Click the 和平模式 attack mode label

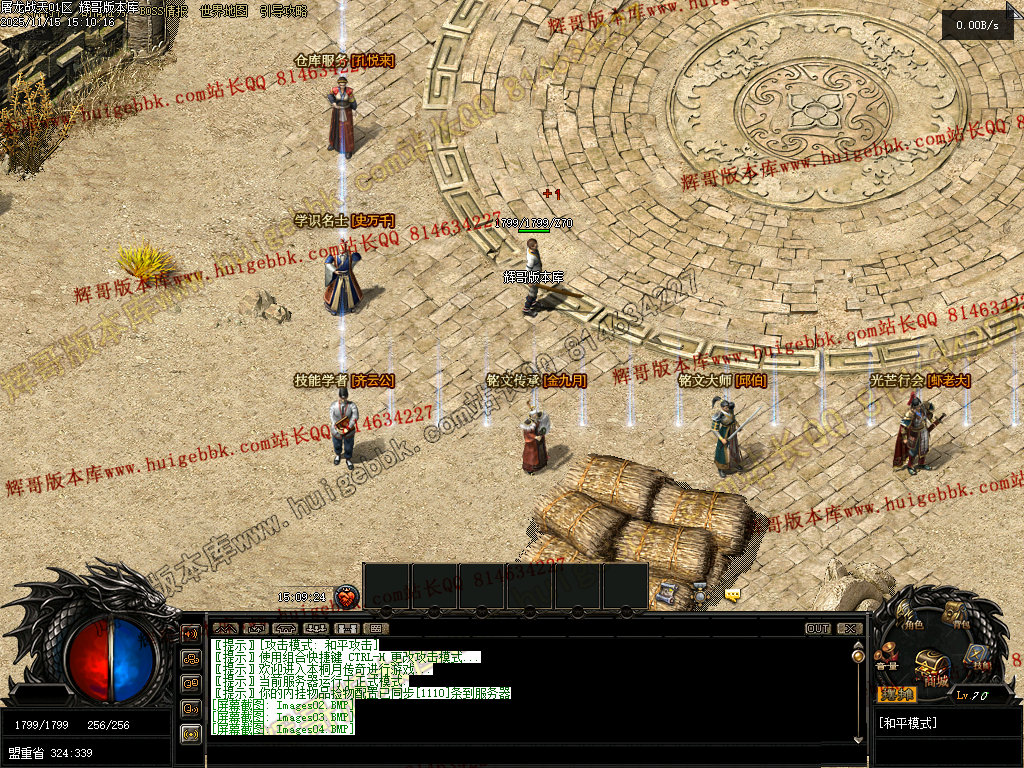pyautogui.click(x=907, y=722)
